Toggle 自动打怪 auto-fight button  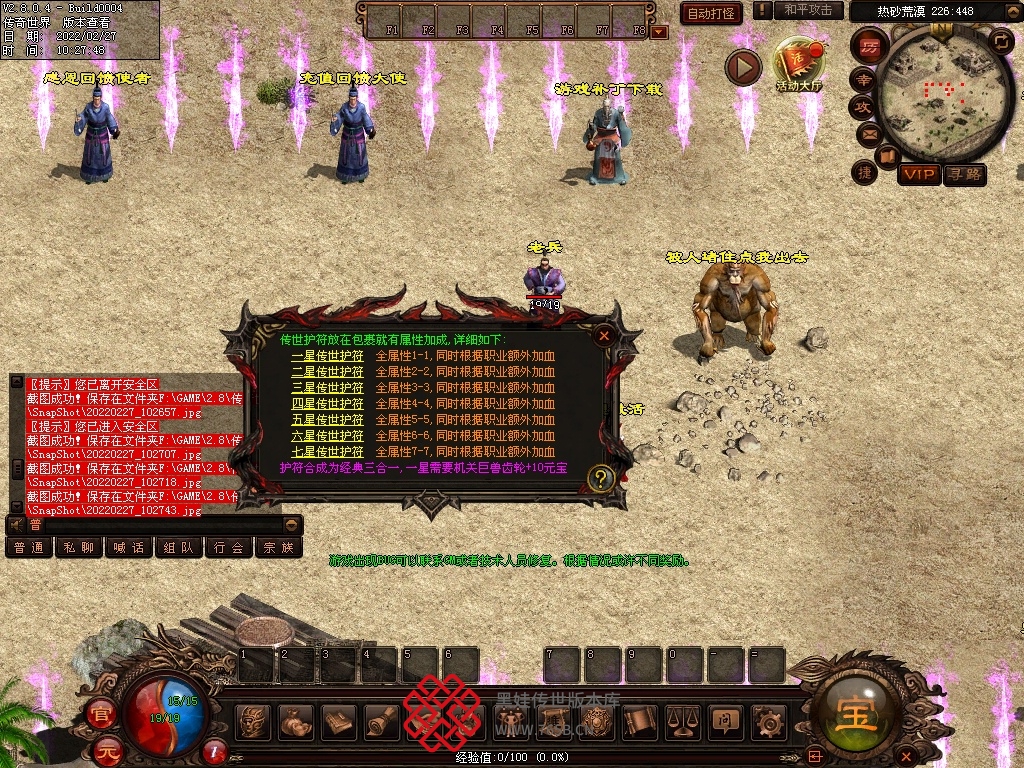pos(711,13)
